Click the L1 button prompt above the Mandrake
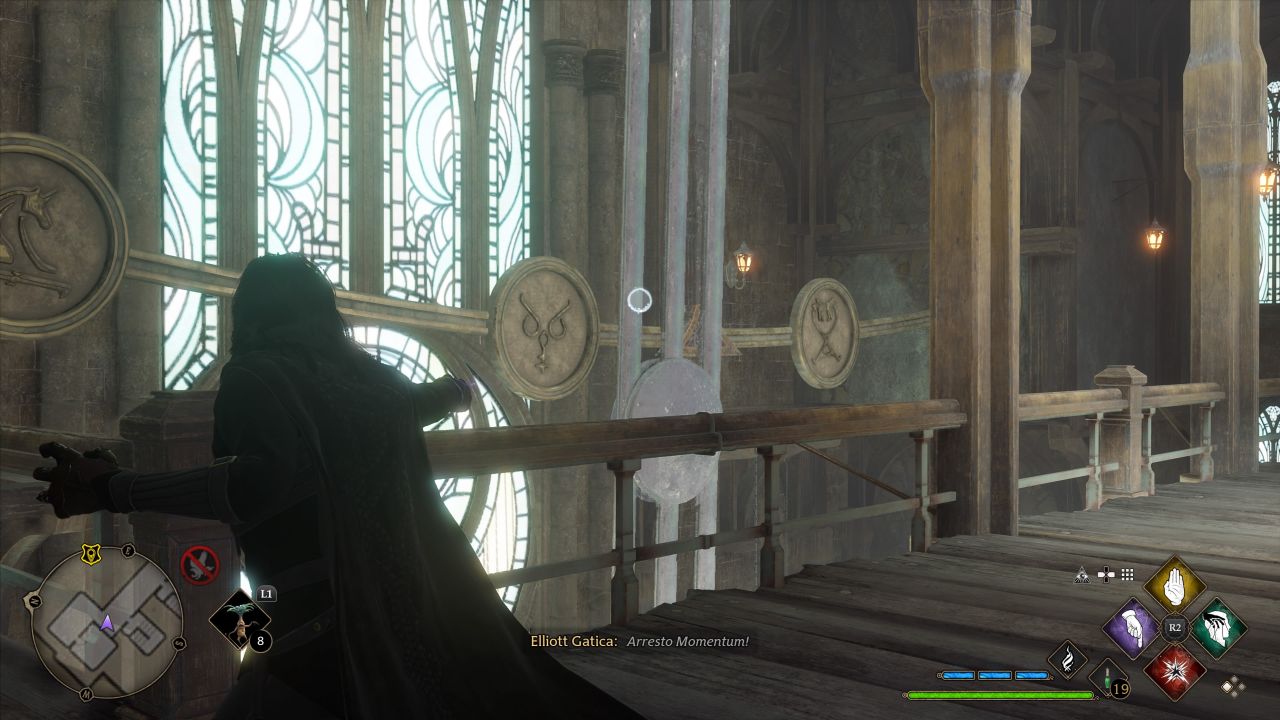 click(267, 593)
